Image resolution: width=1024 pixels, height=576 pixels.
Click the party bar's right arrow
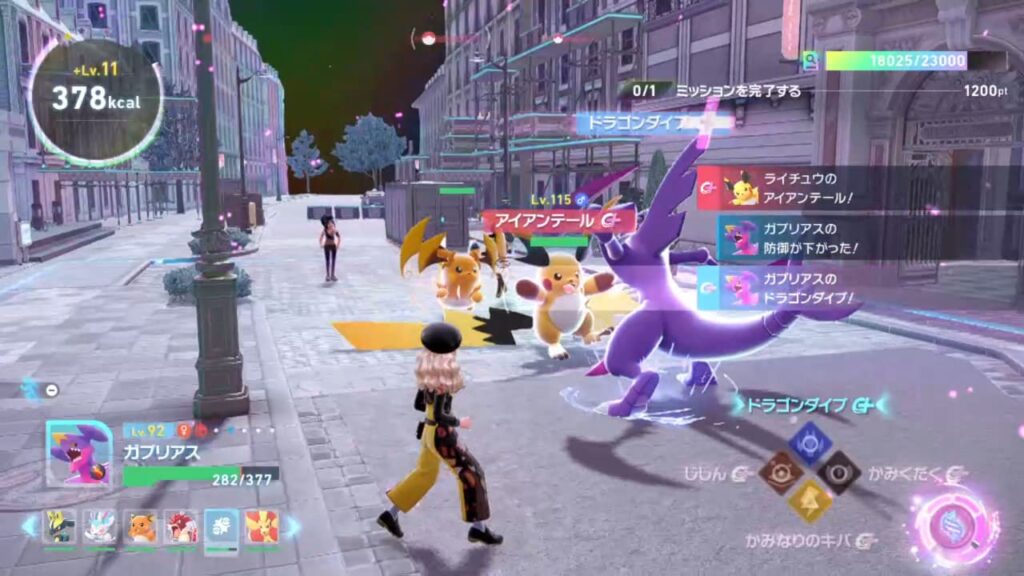[293, 526]
